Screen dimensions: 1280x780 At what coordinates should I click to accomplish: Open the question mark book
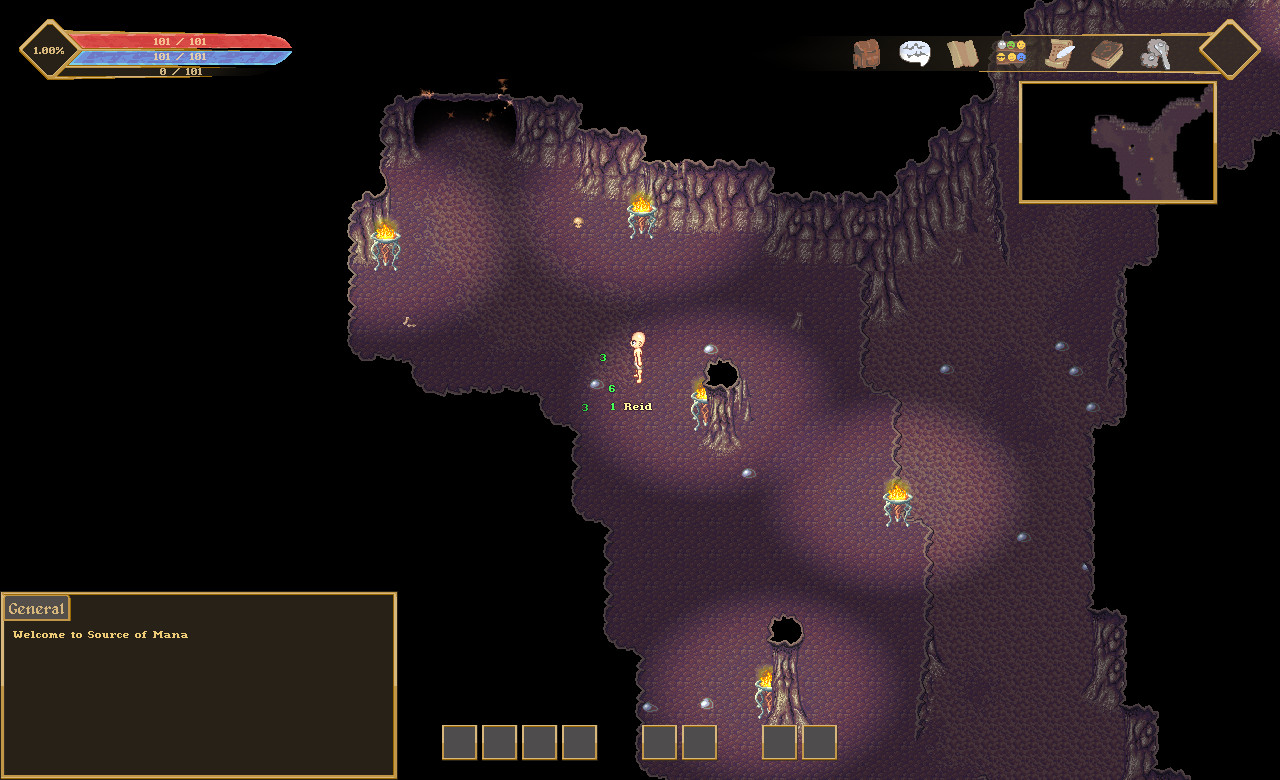[x=1107, y=54]
